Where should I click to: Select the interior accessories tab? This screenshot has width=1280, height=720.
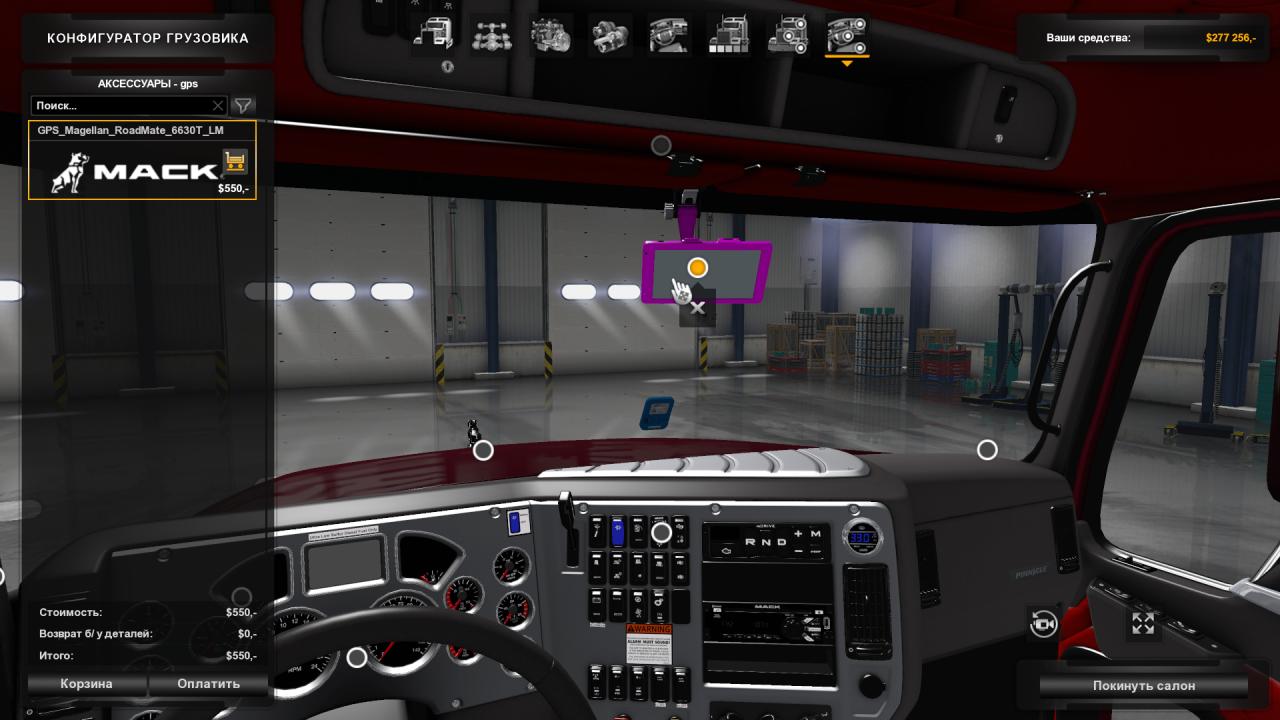coord(847,36)
